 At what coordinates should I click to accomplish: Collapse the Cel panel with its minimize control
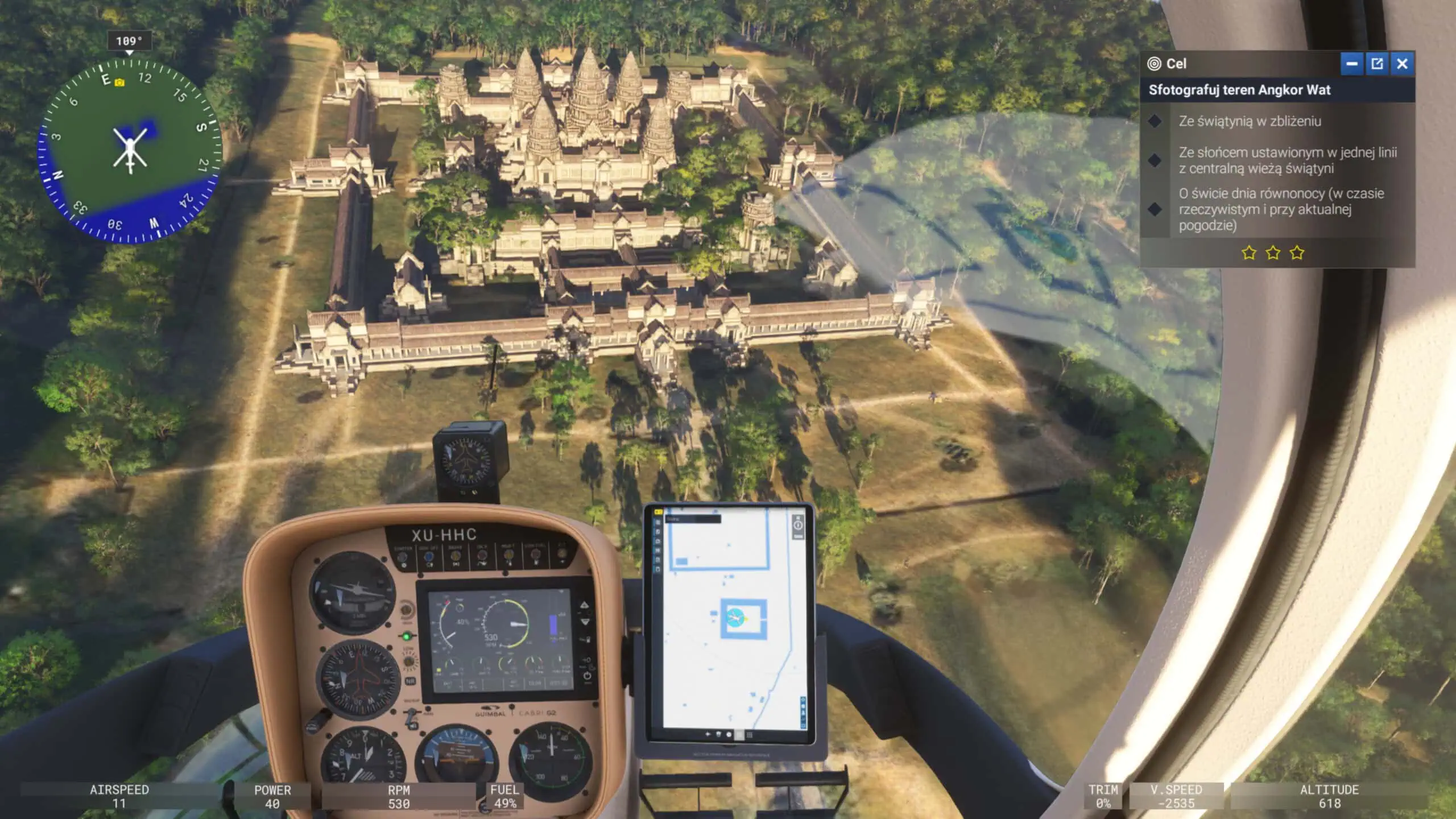(1352, 64)
